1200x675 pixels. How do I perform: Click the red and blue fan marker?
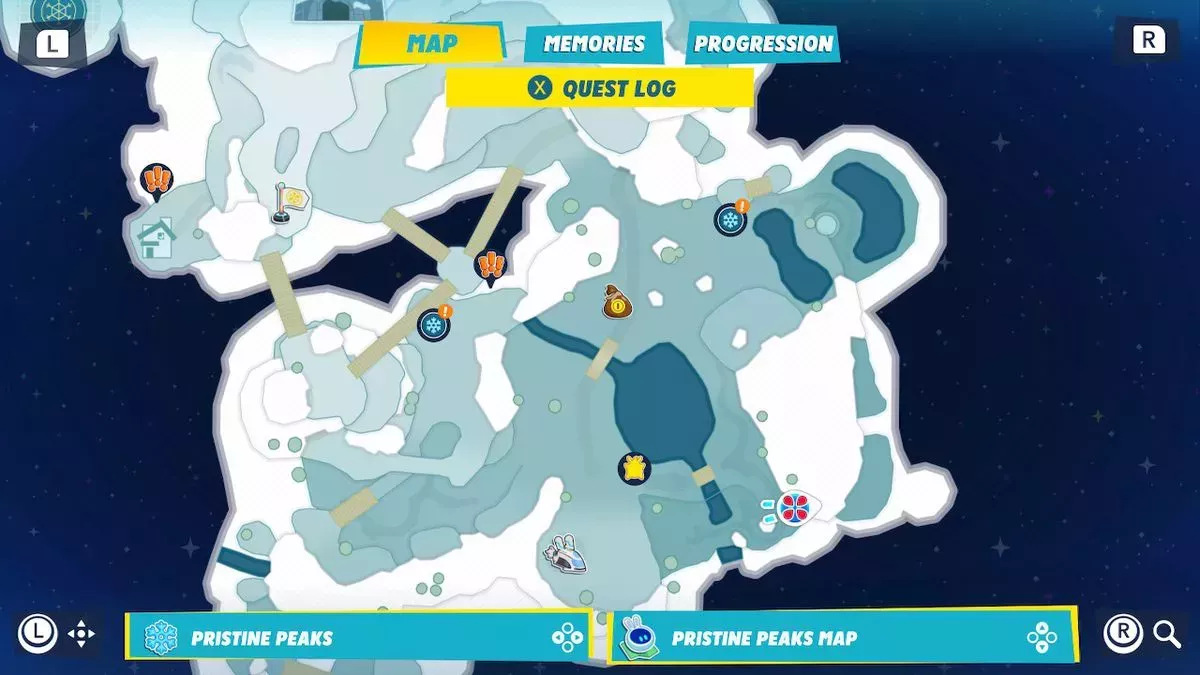794,507
